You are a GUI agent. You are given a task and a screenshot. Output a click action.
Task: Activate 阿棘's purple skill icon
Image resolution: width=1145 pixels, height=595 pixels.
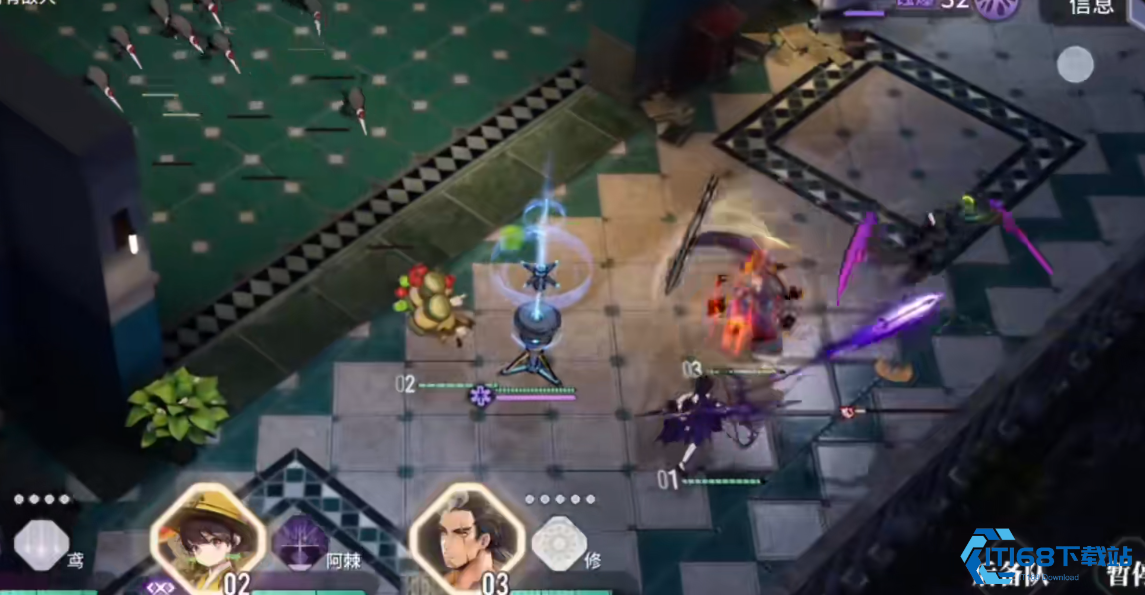[x=301, y=543]
